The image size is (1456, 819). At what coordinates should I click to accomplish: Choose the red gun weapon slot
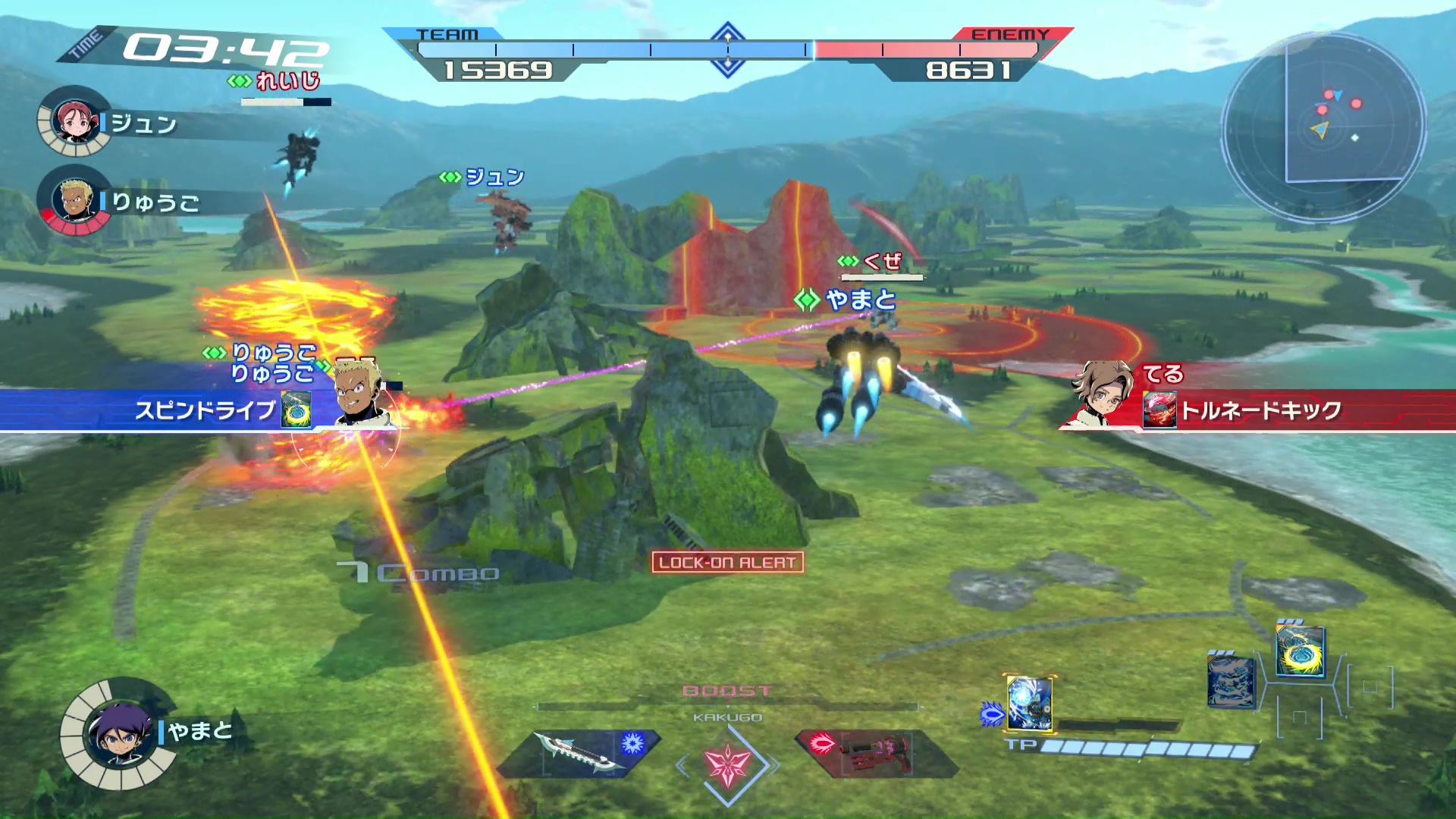tap(872, 753)
